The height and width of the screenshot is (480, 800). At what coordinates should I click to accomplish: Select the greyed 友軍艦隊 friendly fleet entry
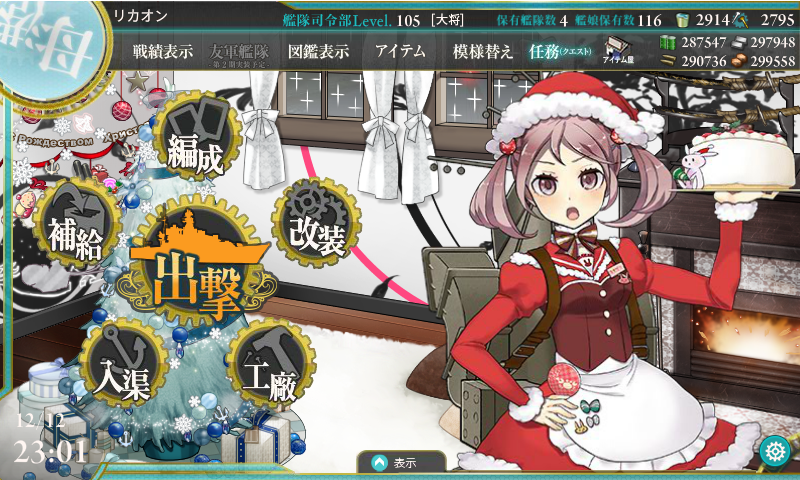pos(240,52)
